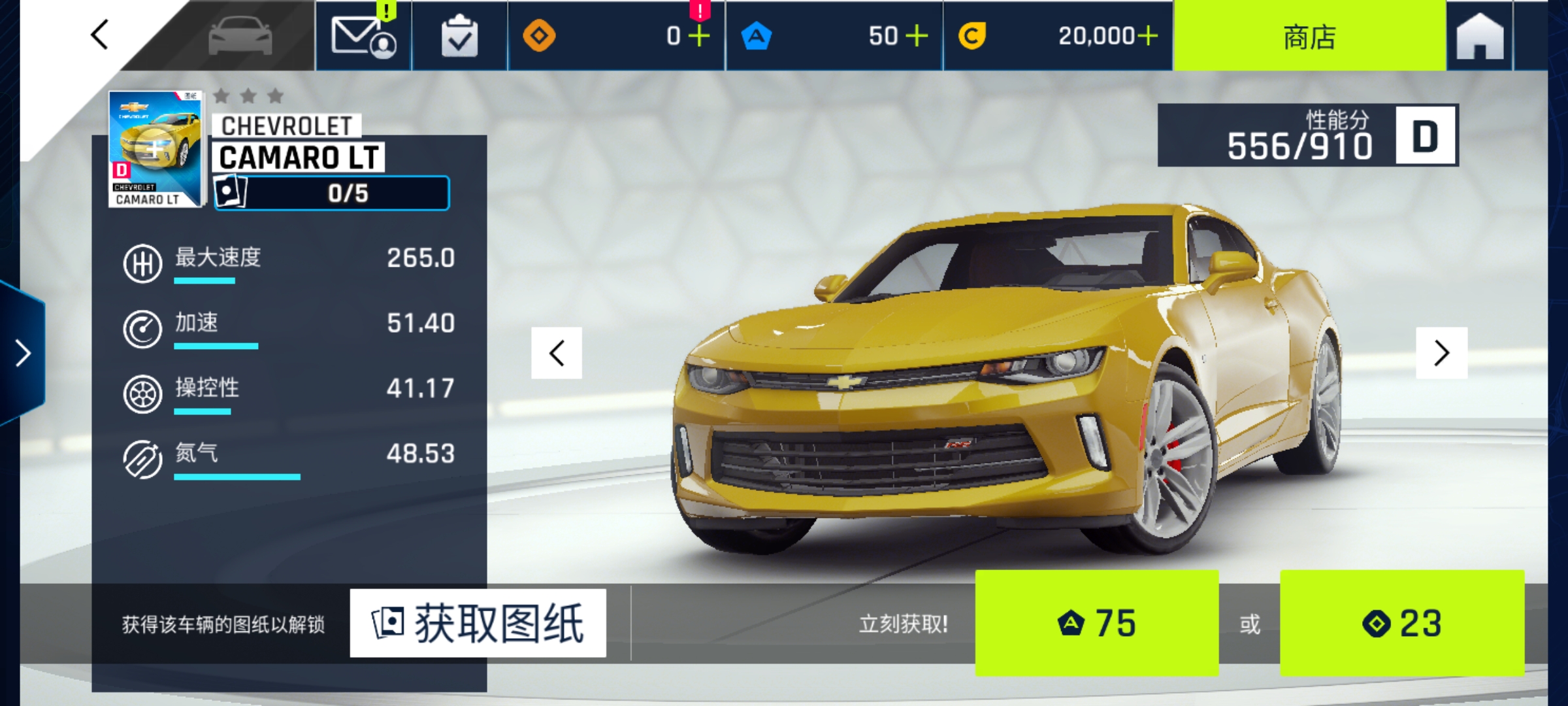Return to the home screen
This screenshot has width=1568, height=706.
point(1480,36)
